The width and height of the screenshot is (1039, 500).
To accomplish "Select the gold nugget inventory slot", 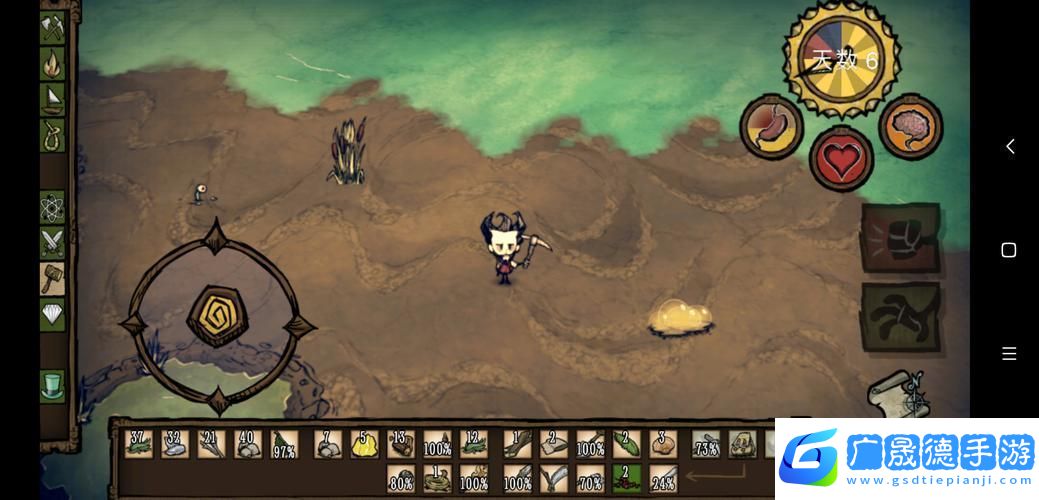I will point(363,444).
